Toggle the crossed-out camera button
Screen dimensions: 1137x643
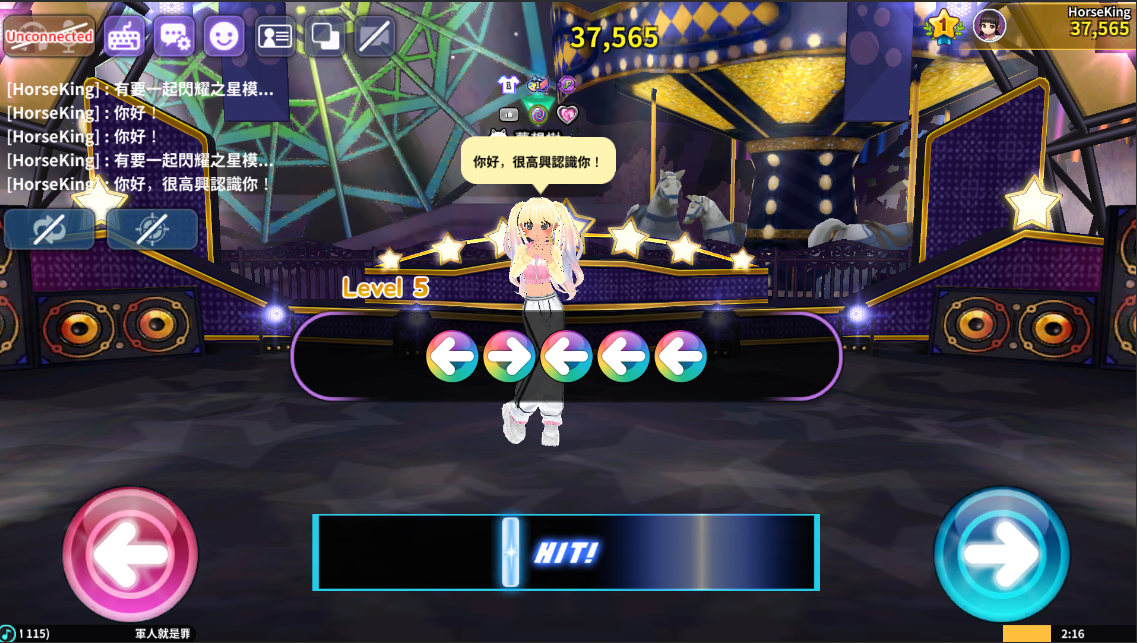[x=375, y=36]
